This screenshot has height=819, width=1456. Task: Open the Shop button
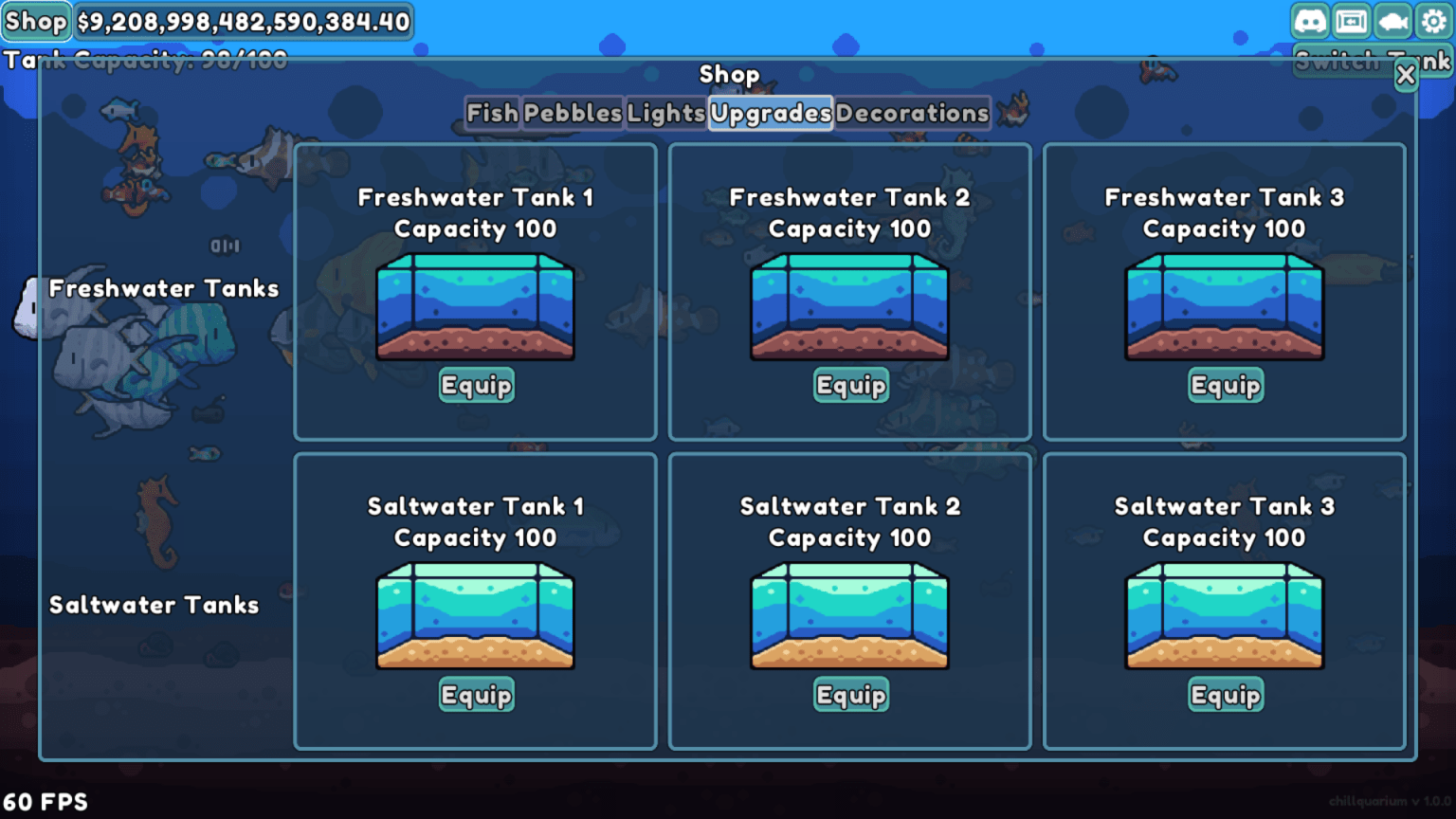pos(35,21)
